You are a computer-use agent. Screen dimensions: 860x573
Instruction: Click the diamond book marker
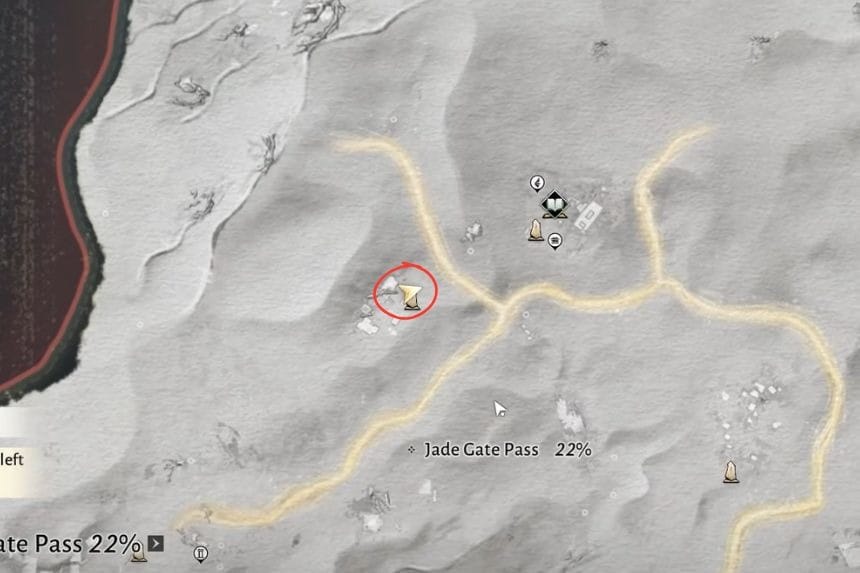click(x=553, y=206)
